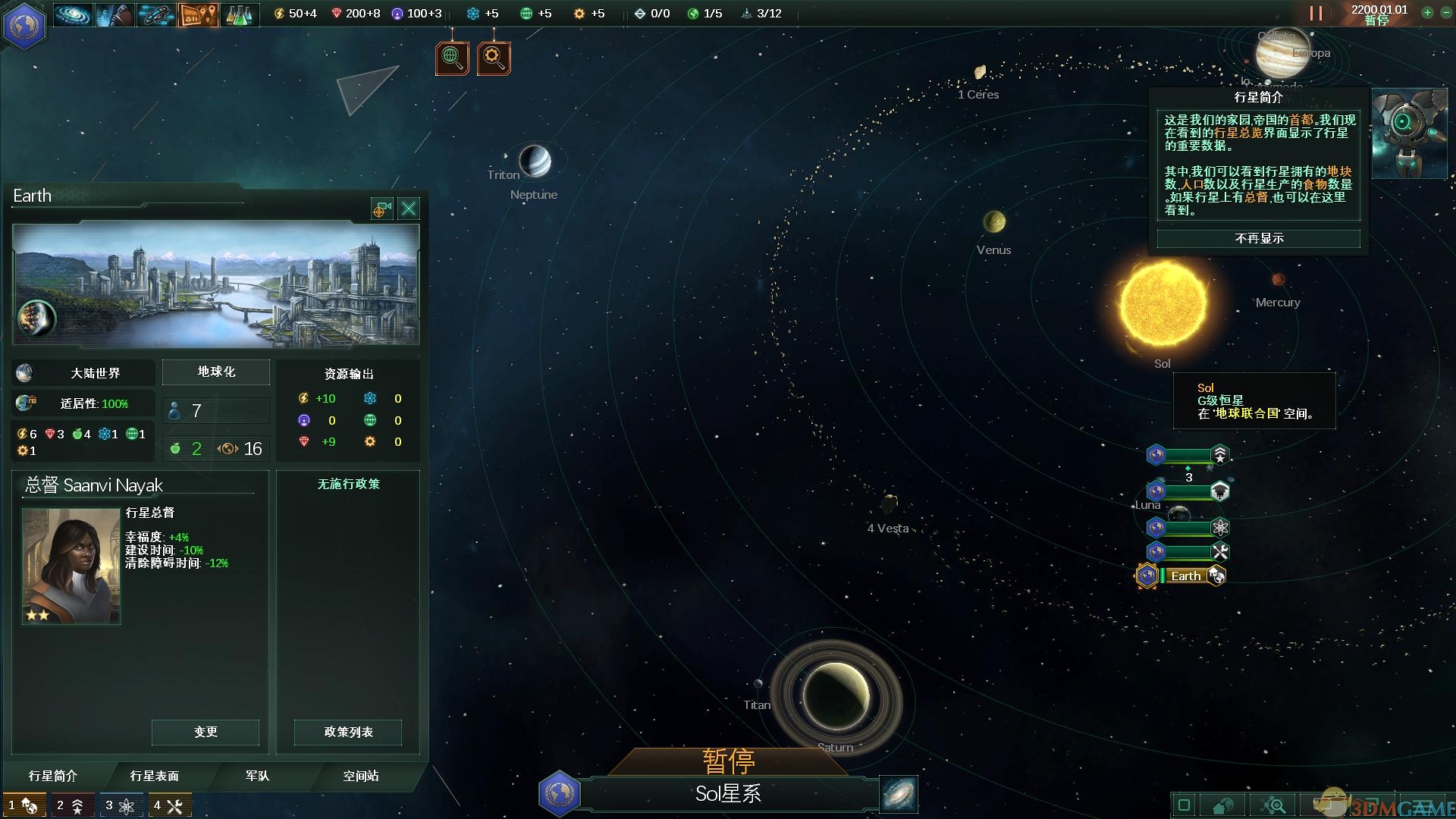
Task: Open the spiral galaxy icon in top bar
Action: [x=73, y=14]
